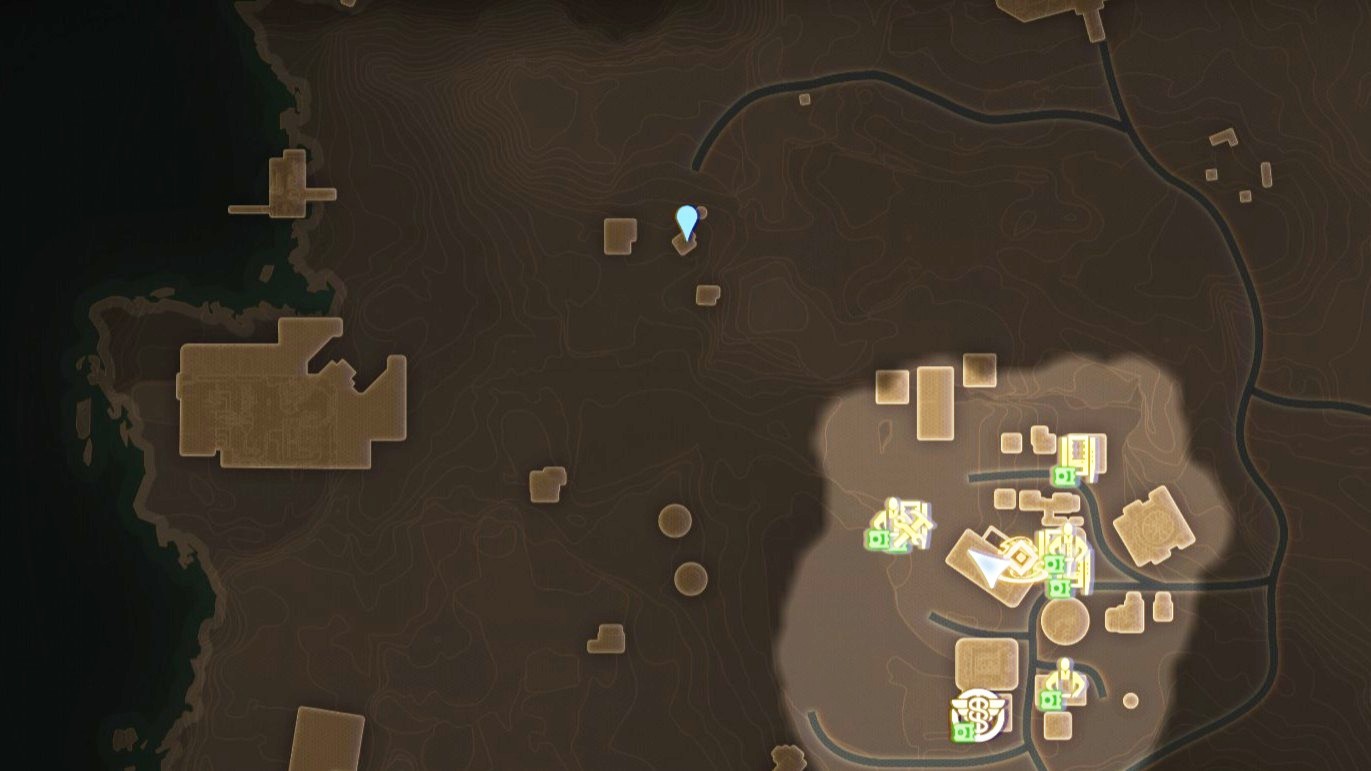Select the northernmost green trader marker
Screen dimensions: 1371x771
1064,476
